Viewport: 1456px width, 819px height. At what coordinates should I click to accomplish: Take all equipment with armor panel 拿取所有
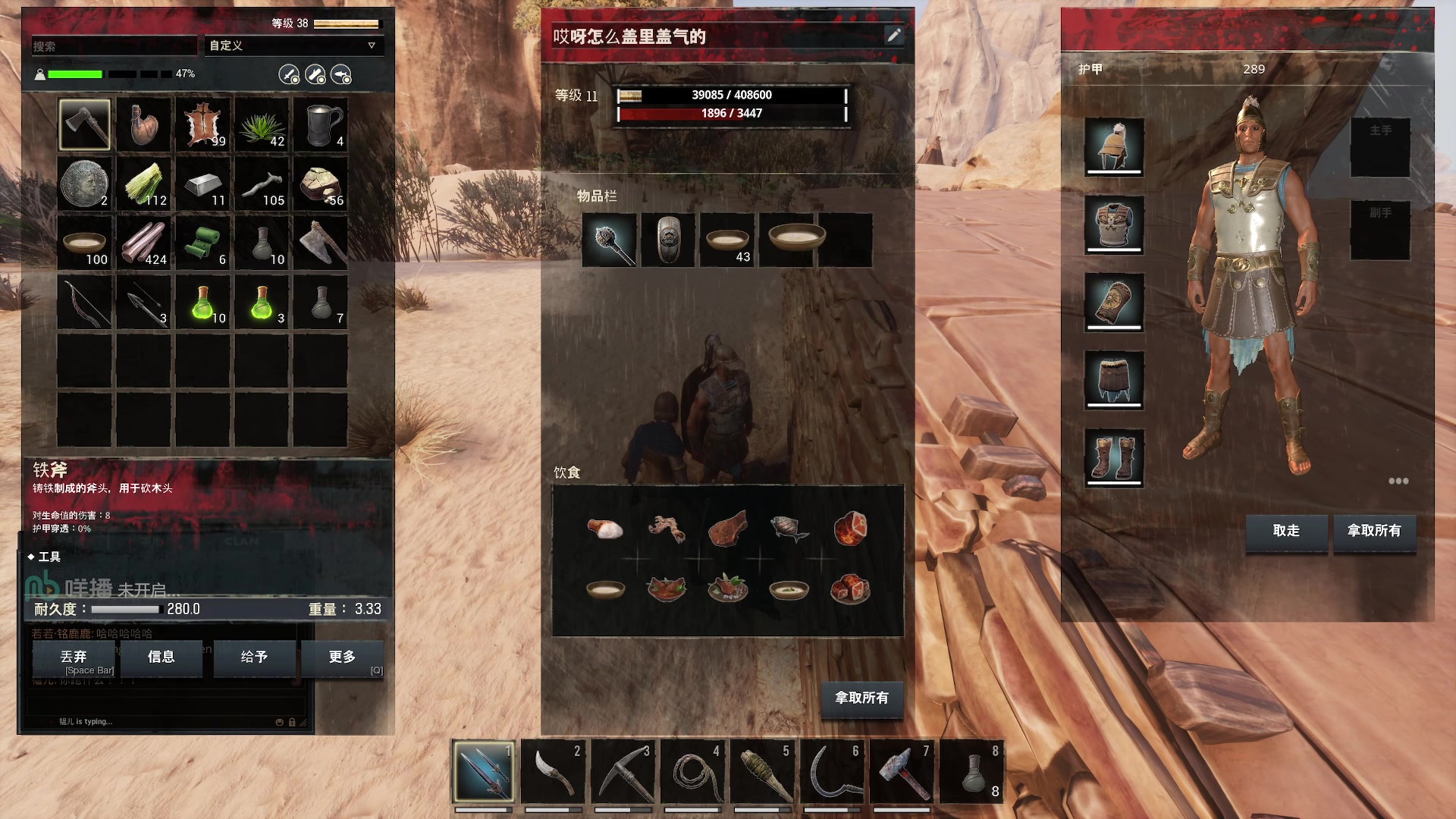coord(1374,531)
